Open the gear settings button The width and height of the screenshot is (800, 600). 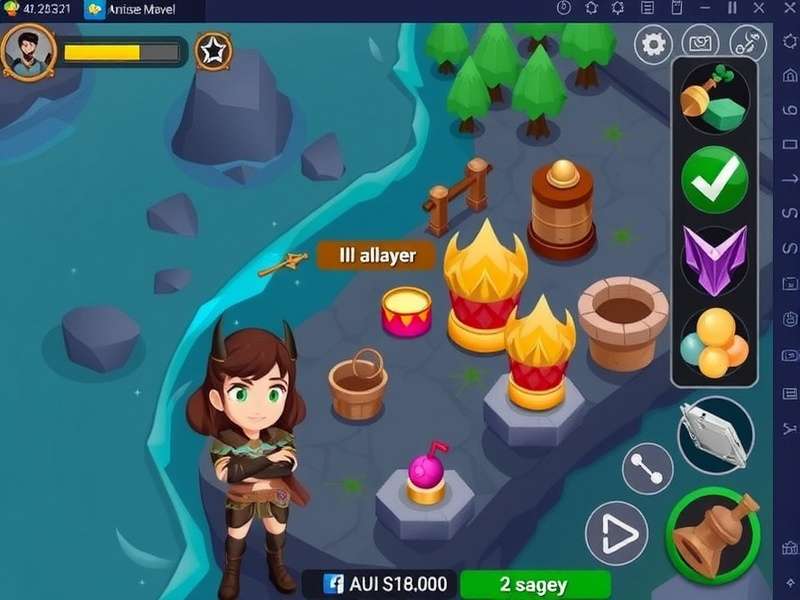(653, 45)
